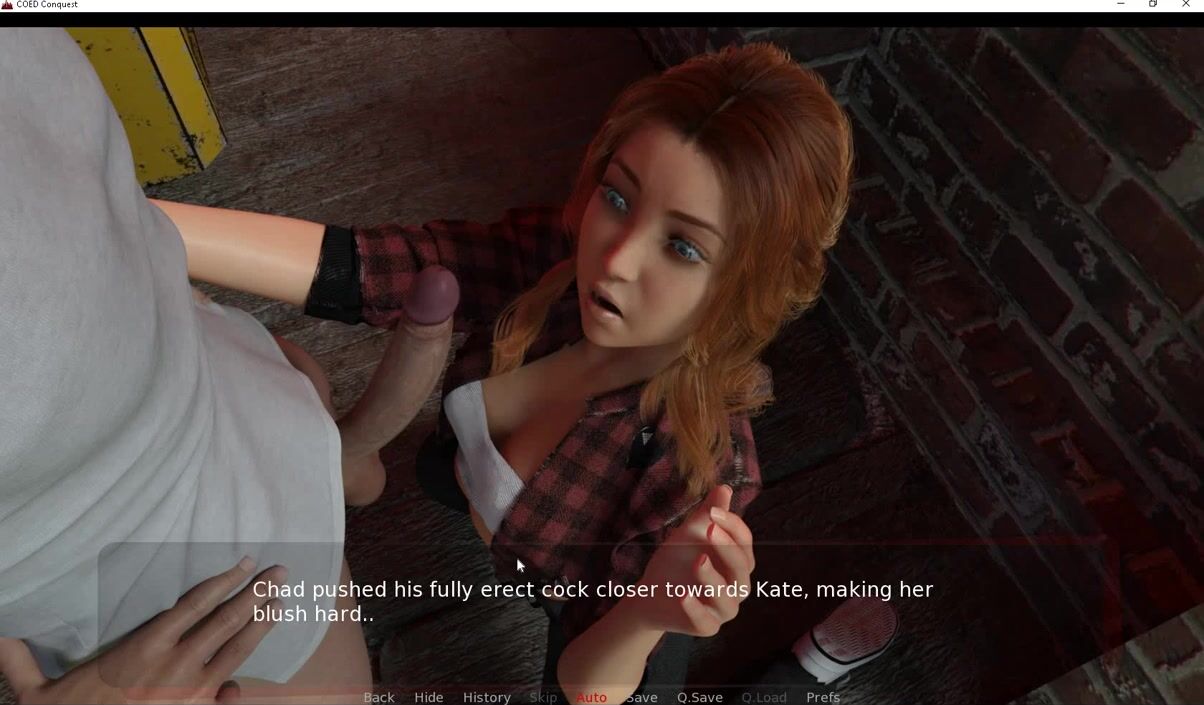Open the dialogue History
The width and height of the screenshot is (1204, 705).
pyautogui.click(x=486, y=697)
